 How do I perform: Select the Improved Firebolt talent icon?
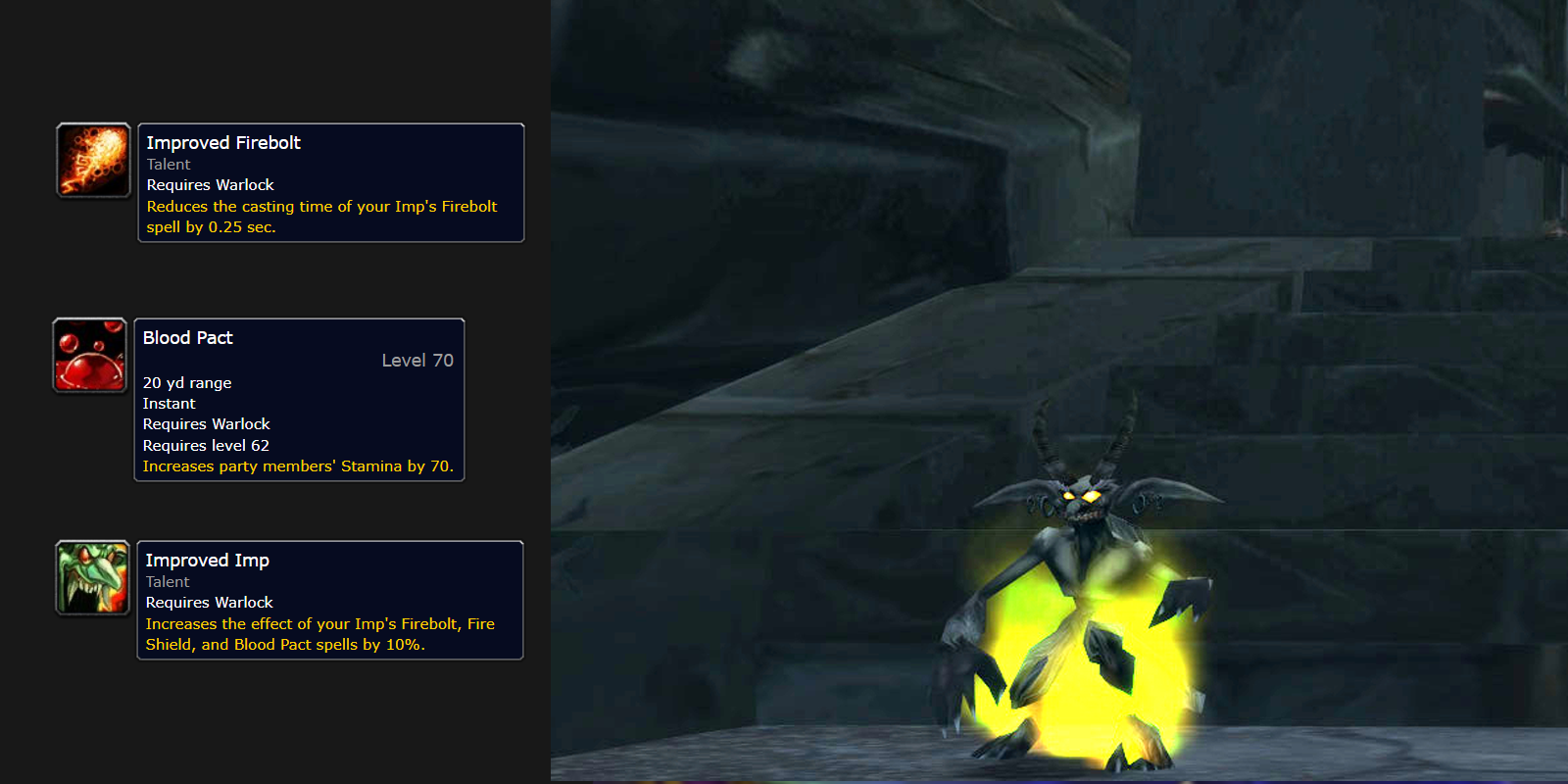pyautogui.click(x=92, y=160)
